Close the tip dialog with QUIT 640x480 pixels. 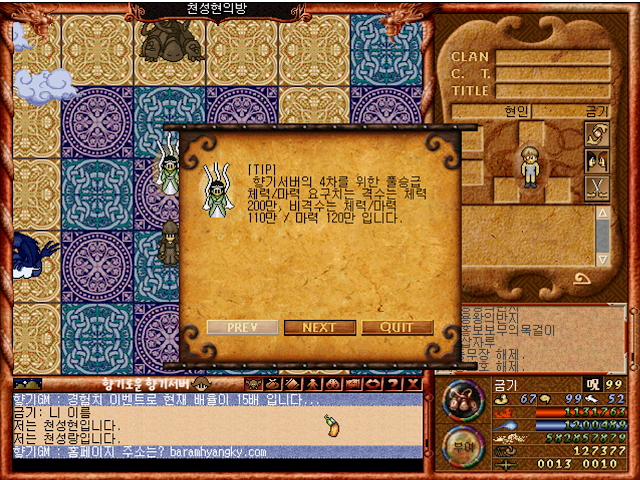[x=397, y=328]
